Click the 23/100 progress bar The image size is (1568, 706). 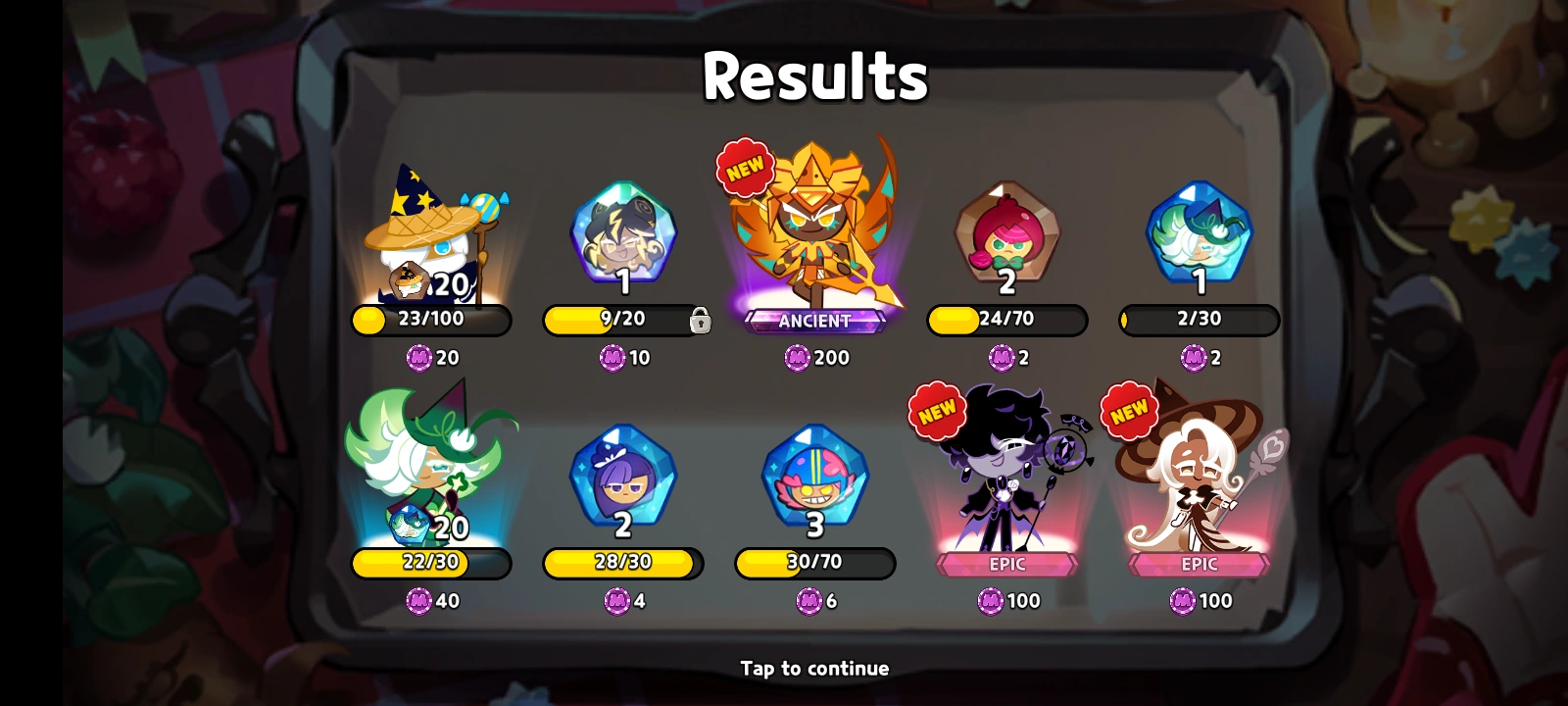click(428, 322)
